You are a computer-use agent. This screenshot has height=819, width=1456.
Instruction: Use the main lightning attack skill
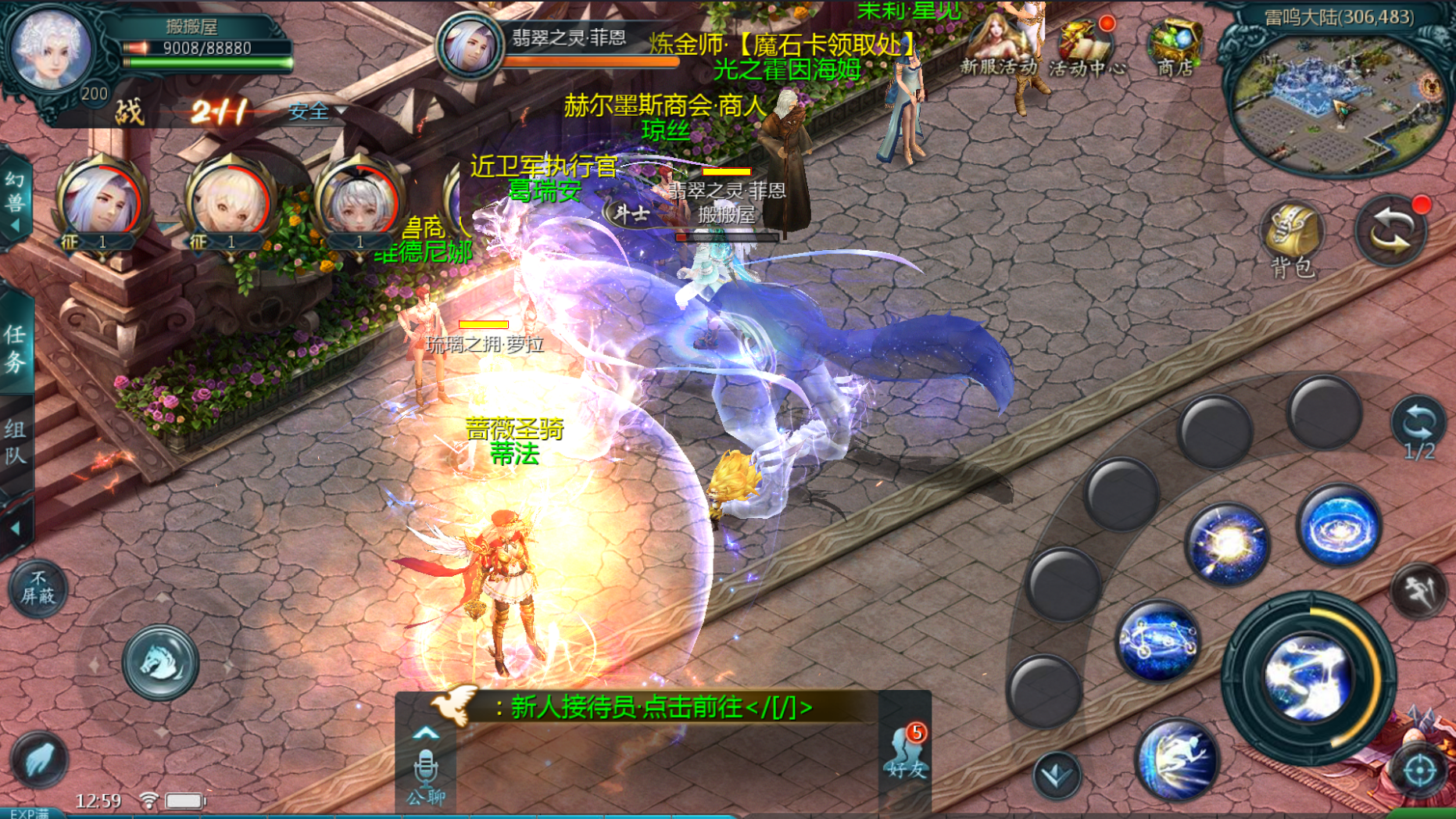pyautogui.click(x=1308, y=676)
